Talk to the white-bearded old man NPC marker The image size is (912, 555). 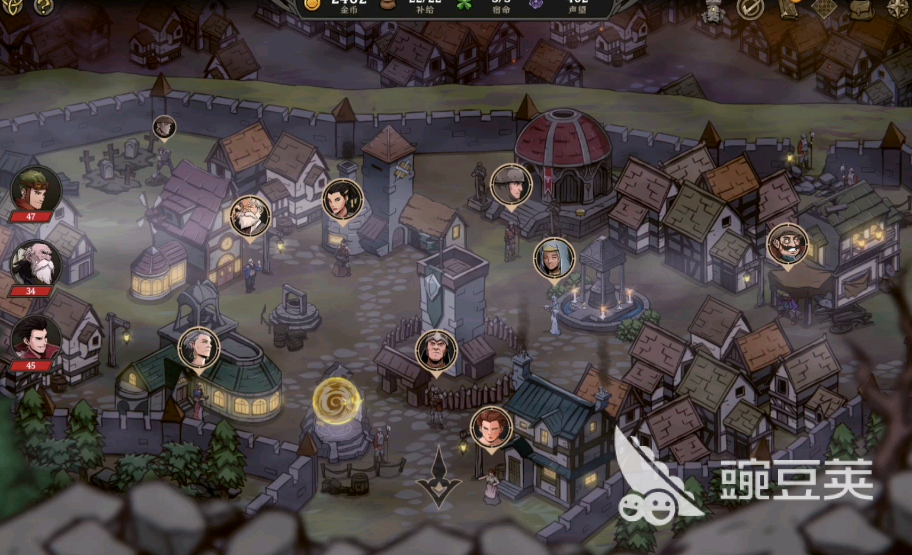[x=249, y=215]
